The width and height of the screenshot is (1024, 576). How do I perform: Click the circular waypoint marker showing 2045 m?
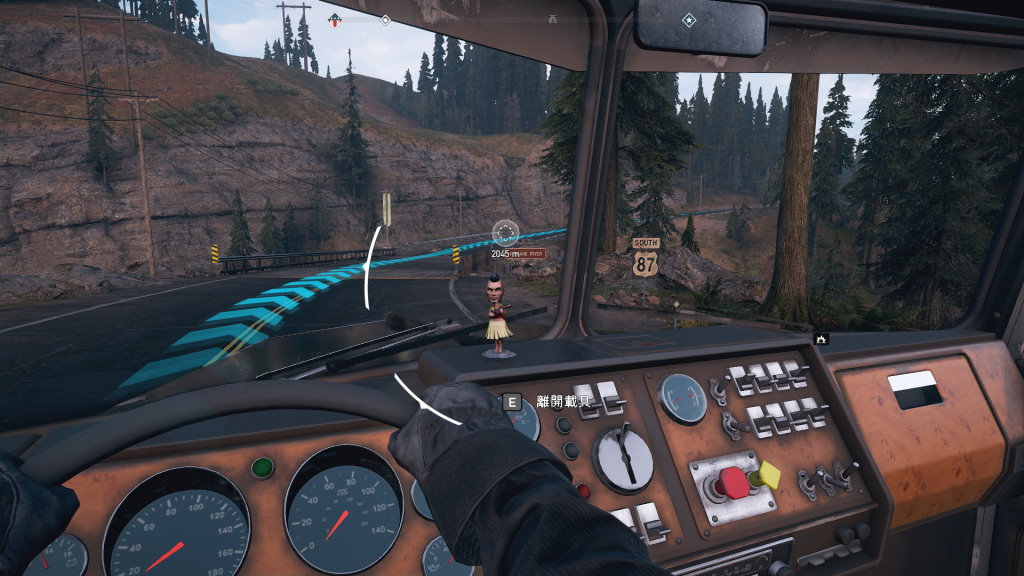506,233
